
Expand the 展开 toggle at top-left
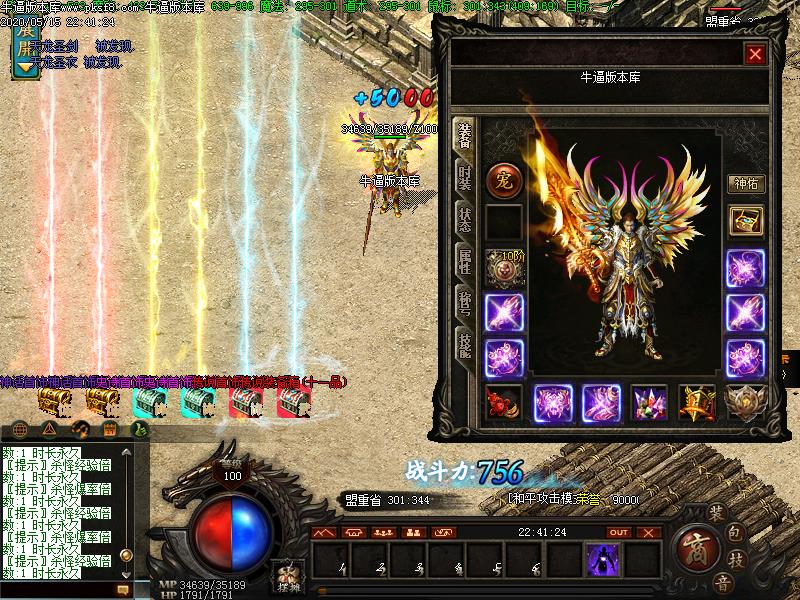coord(24,50)
